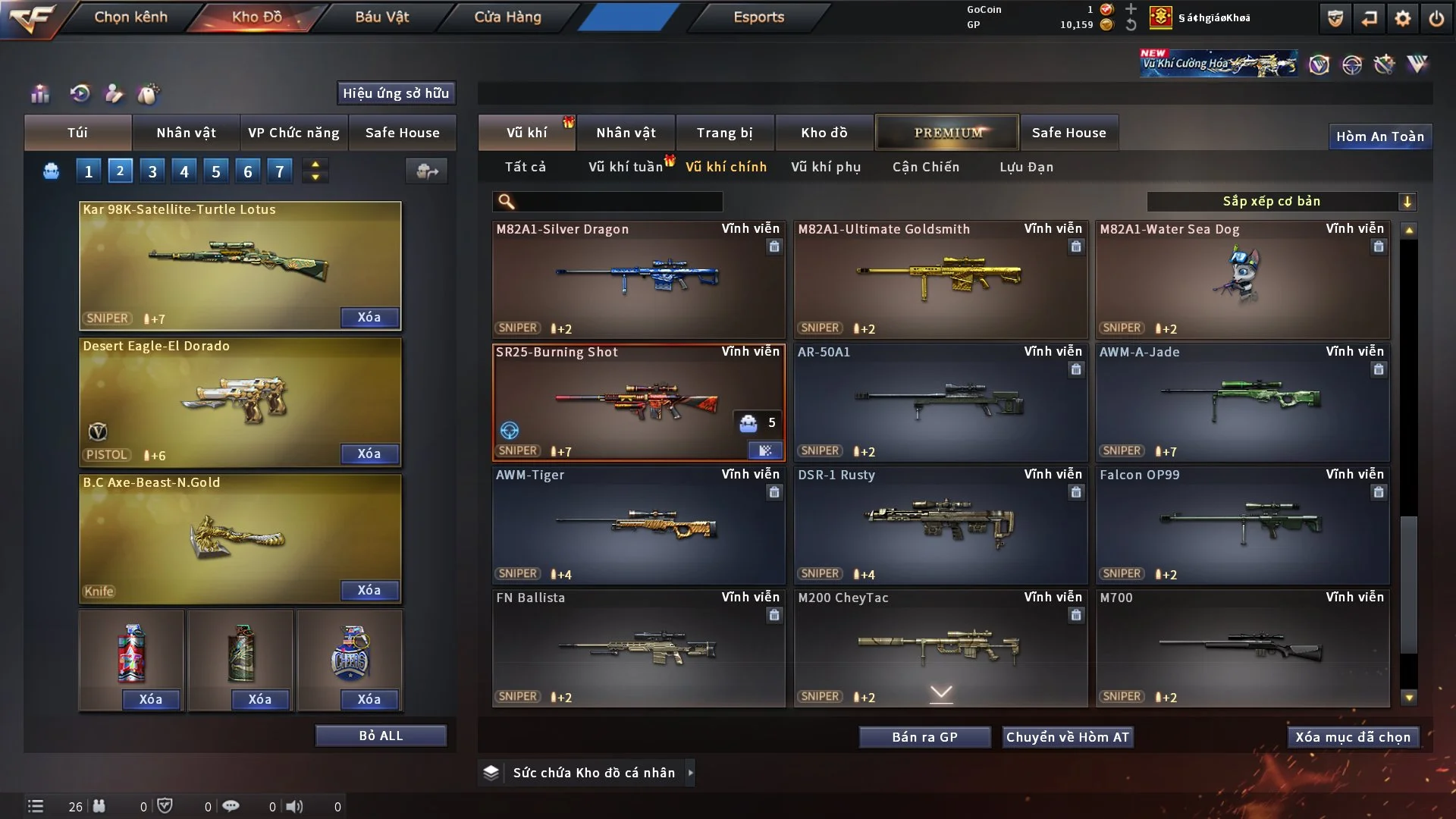Open the Hòm An Toàn safe box
Screen dimensions: 1456x819
tap(1379, 136)
